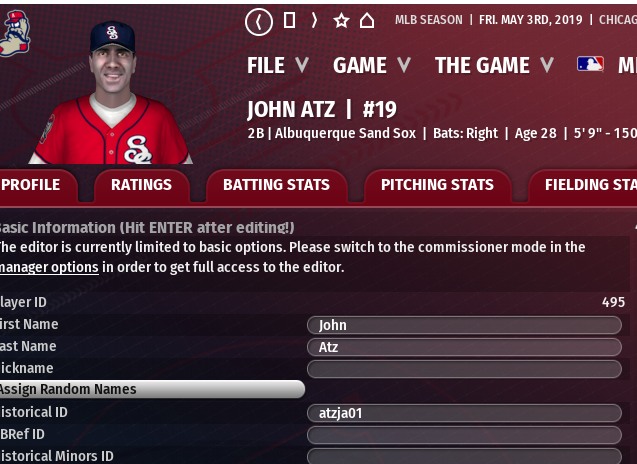Open the home screen icon

pos(367,21)
